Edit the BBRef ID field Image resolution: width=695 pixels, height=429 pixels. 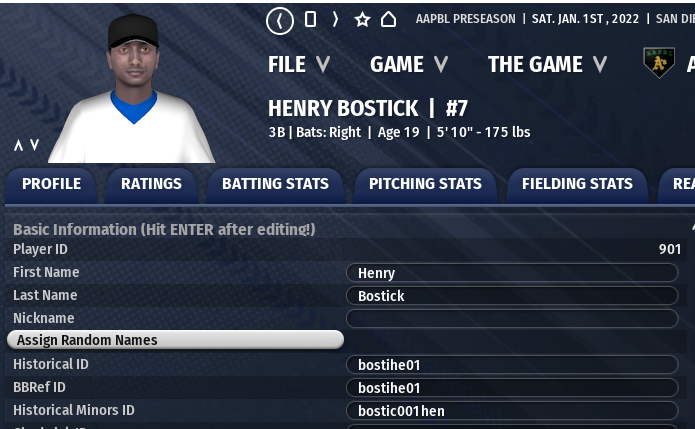point(511,388)
